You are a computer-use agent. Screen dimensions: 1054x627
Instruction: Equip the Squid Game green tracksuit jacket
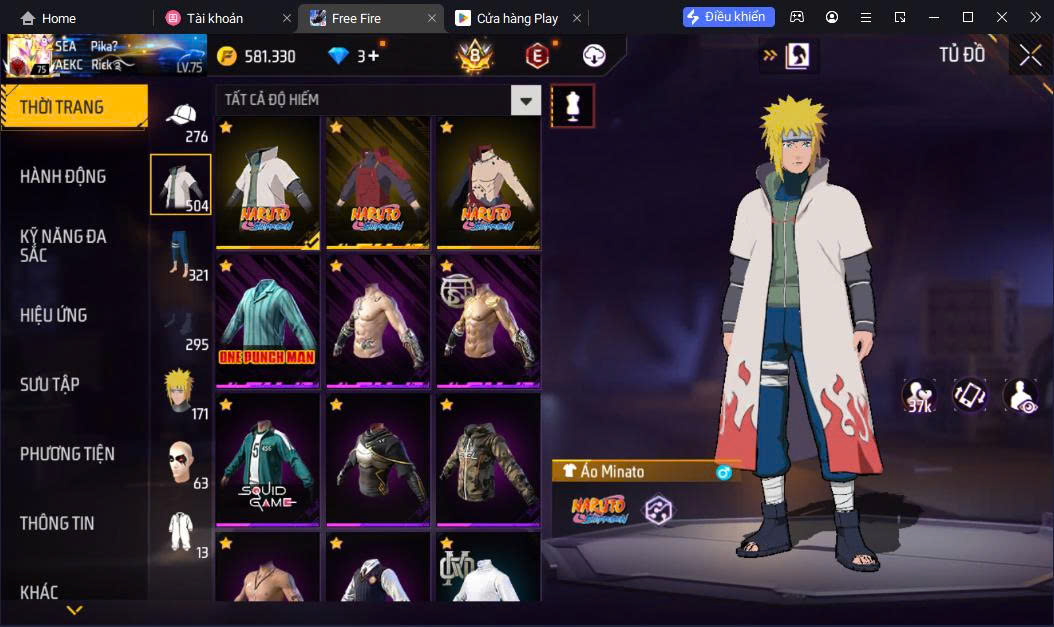coord(267,459)
